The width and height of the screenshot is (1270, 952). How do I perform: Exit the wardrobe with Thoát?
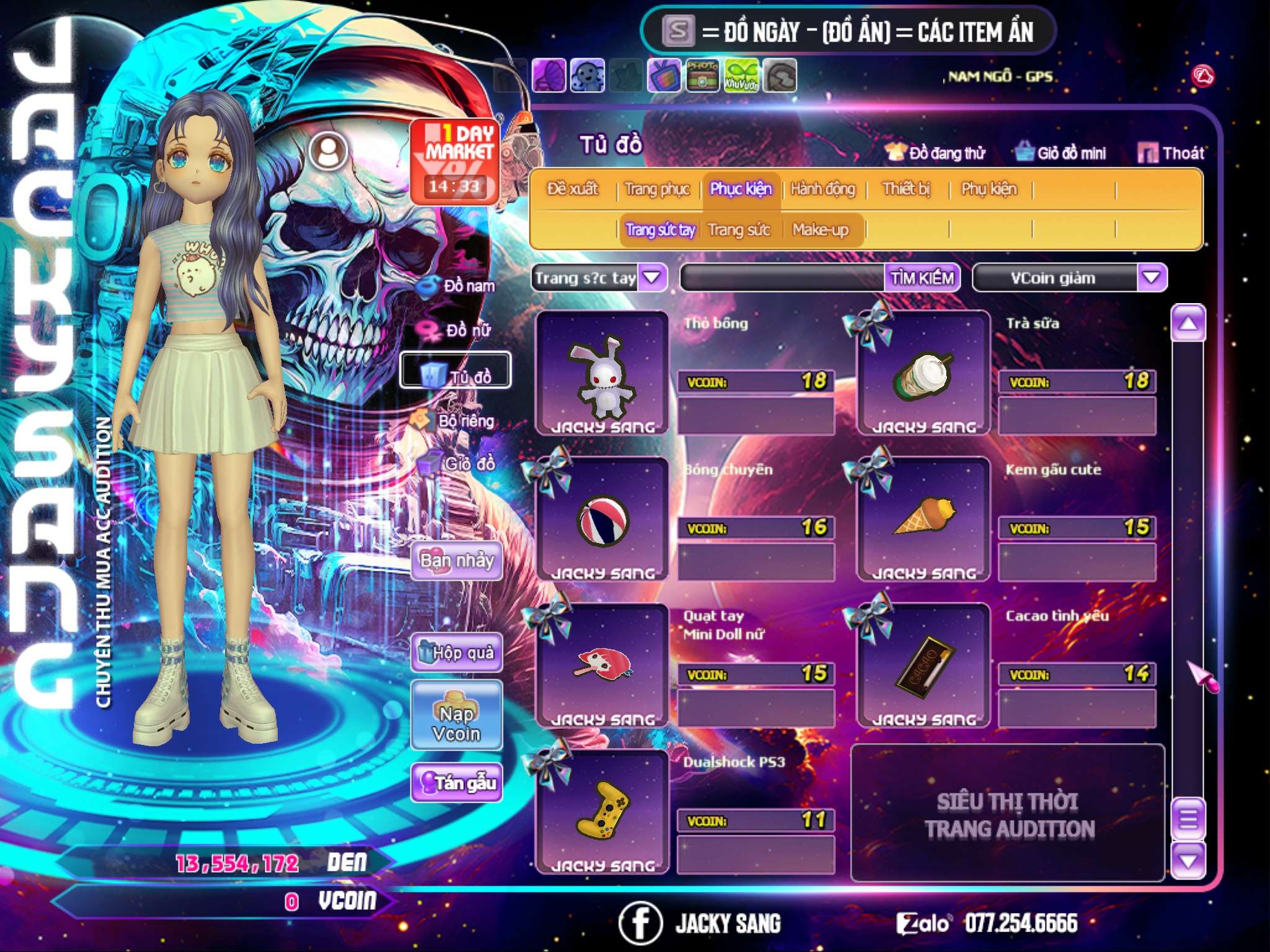click(x=1171, y=153)
